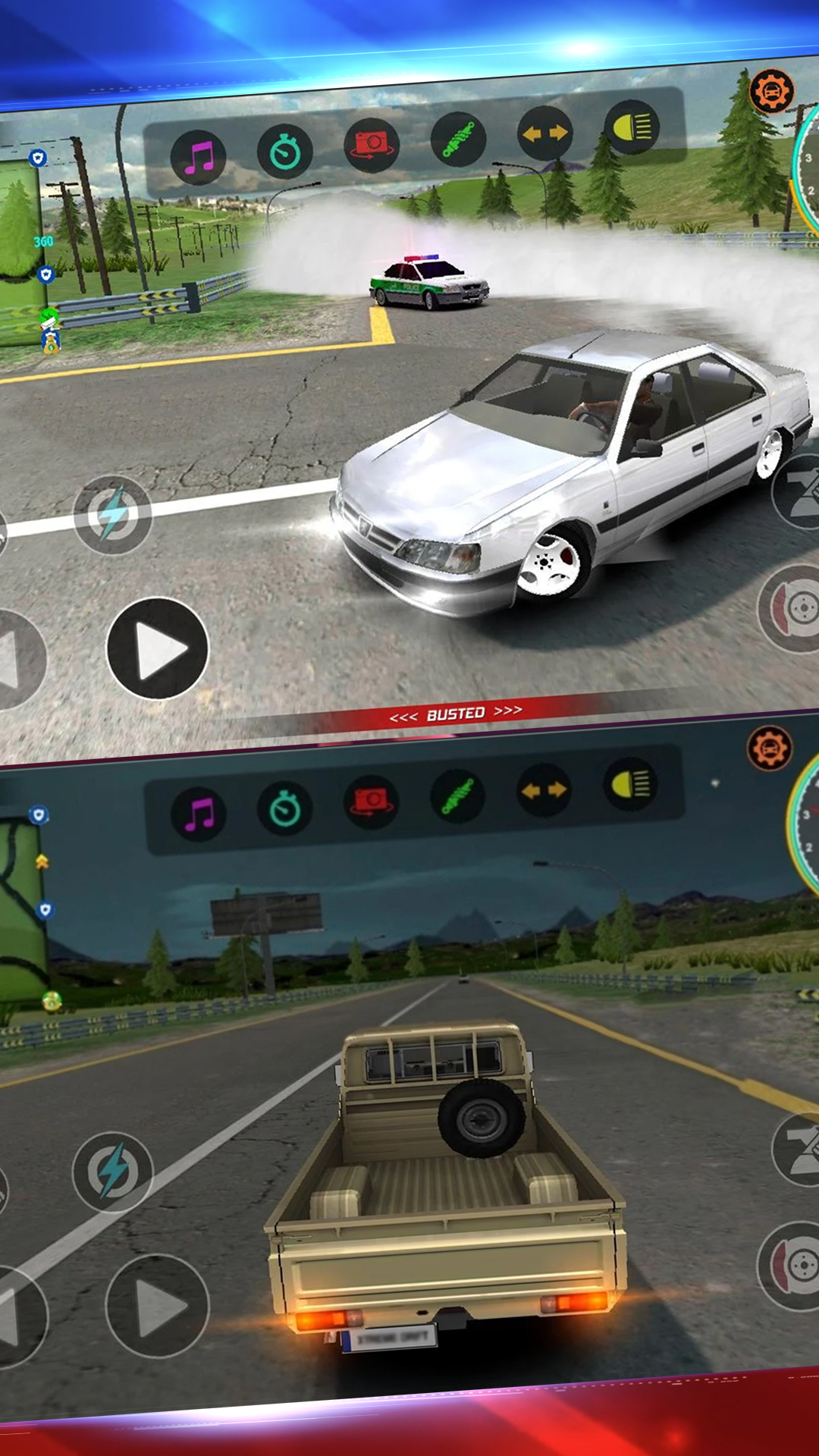
Task: Activate lightning nitro boost beside the silver sedan
Action: (x=113, y=515)
